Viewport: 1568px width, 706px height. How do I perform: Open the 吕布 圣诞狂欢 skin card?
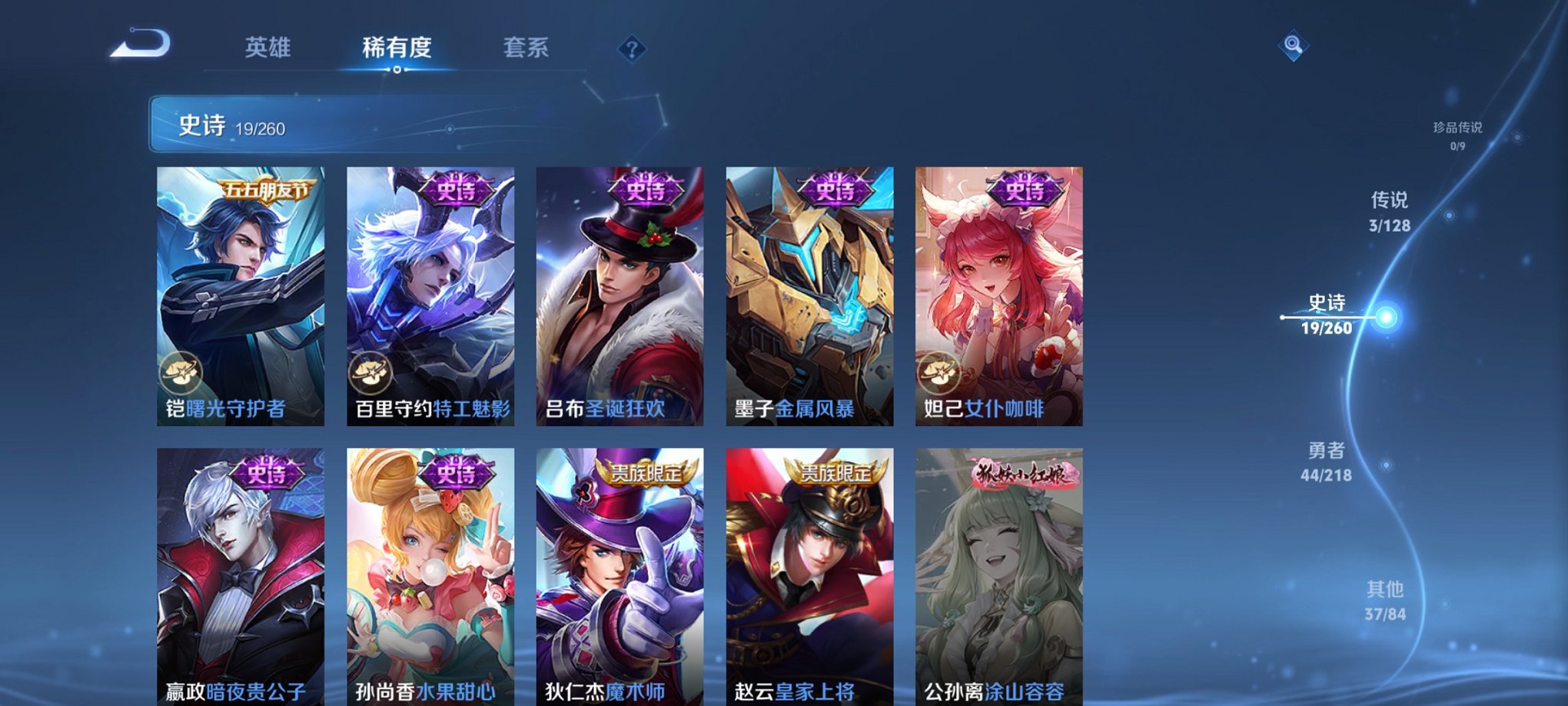pos(619,292)
